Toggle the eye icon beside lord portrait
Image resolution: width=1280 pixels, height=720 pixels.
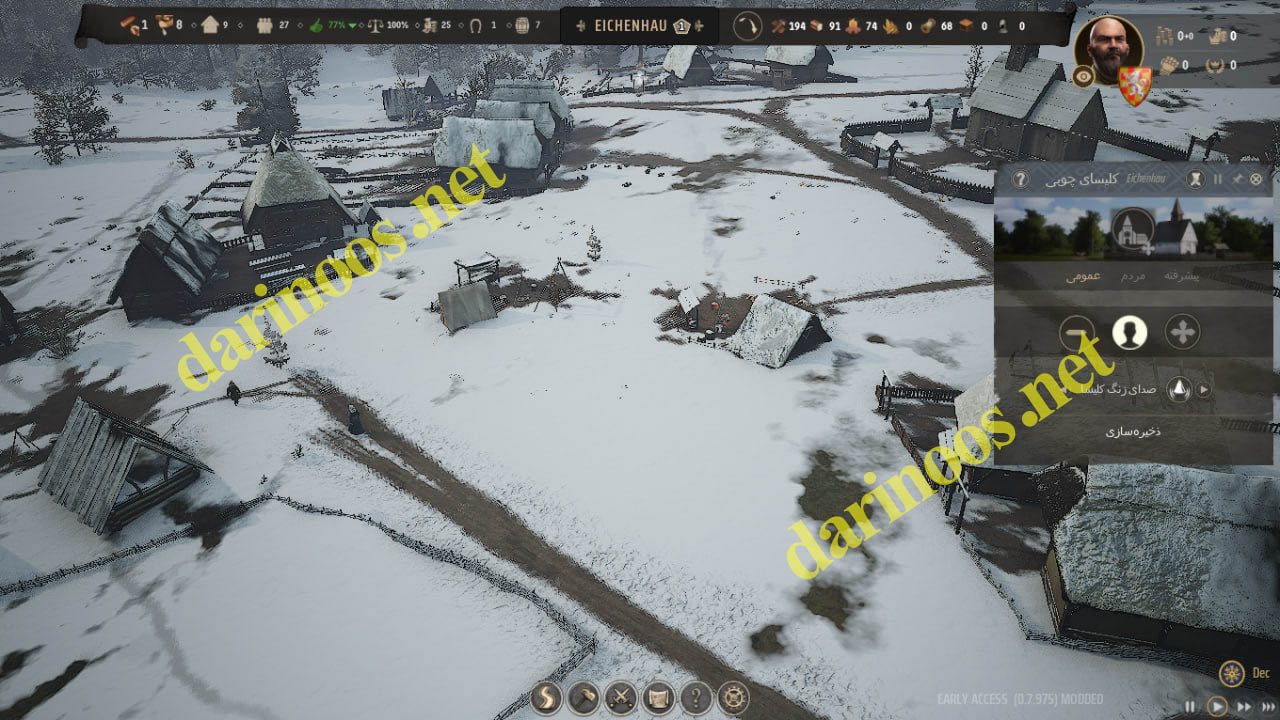pyautogui.click(x=1082, y=75)
